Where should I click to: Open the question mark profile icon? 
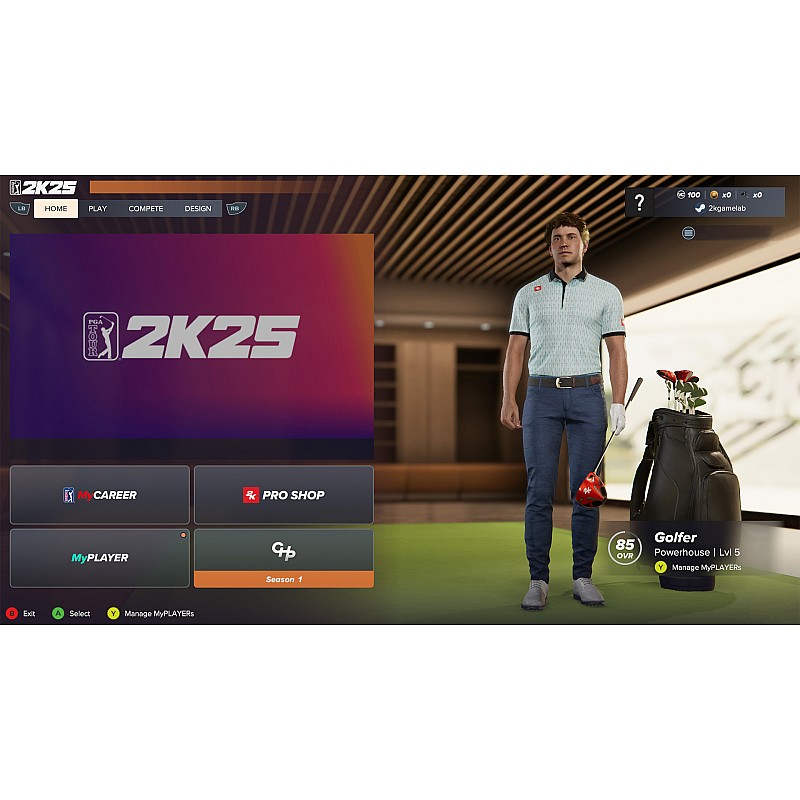tap(640, 202)
